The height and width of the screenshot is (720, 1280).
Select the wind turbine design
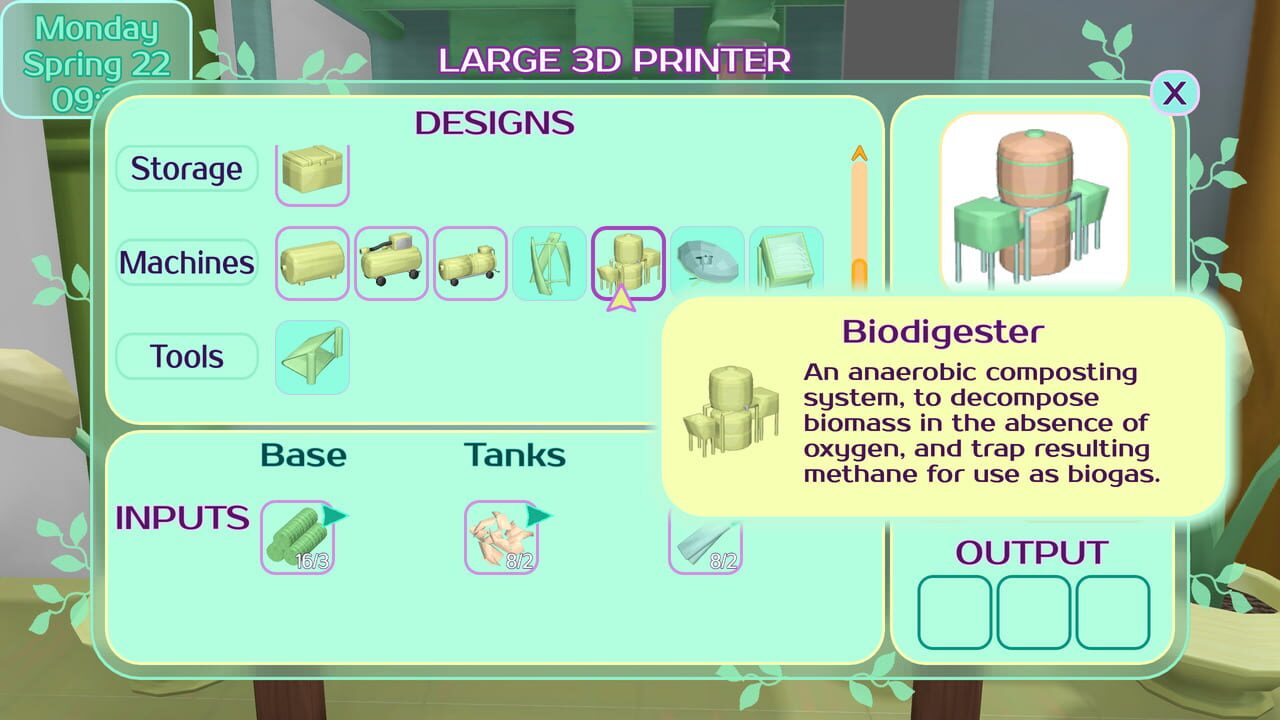pyautogui.click(x=549, y=263)
